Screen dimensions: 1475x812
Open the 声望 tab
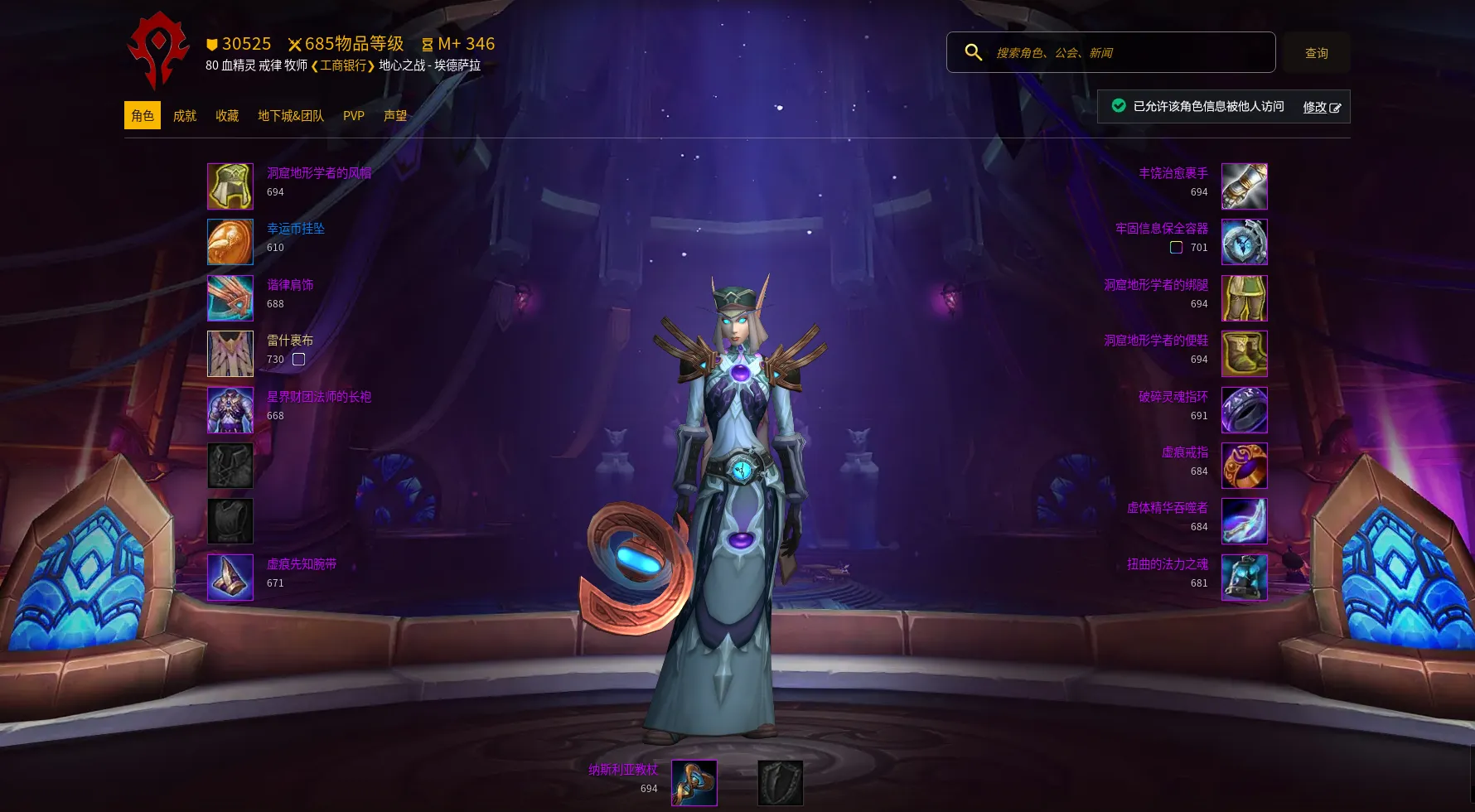(395, 116)
